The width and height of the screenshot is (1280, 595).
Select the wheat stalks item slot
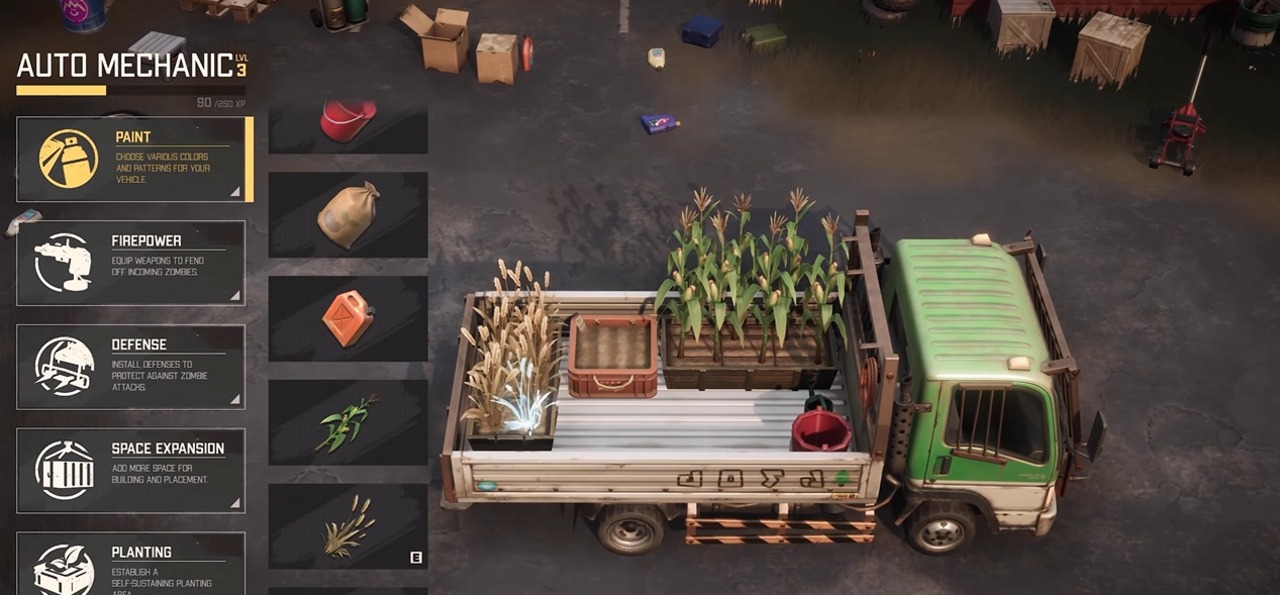[348, 527]
